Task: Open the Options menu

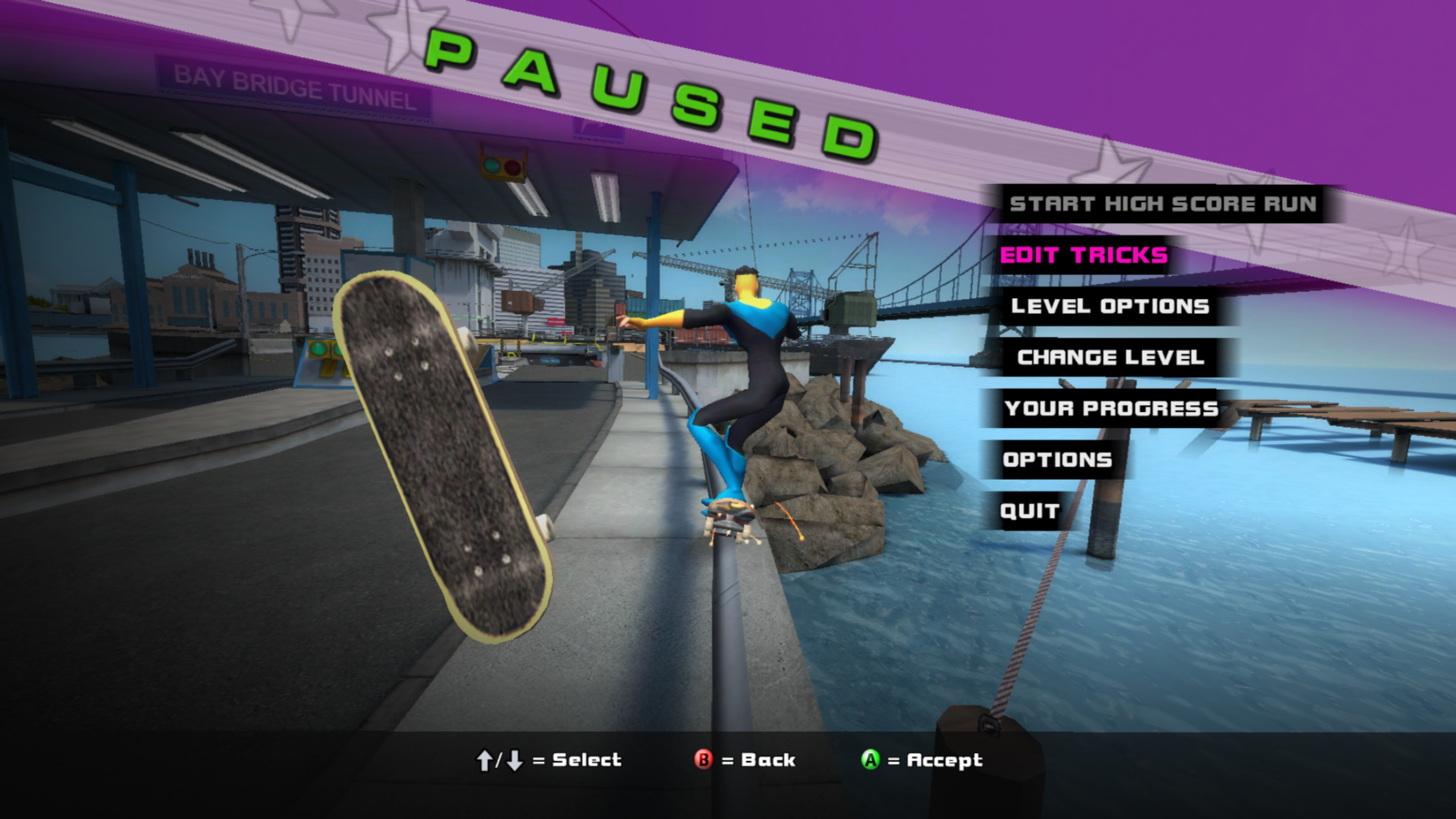Action: [1057, 460]
